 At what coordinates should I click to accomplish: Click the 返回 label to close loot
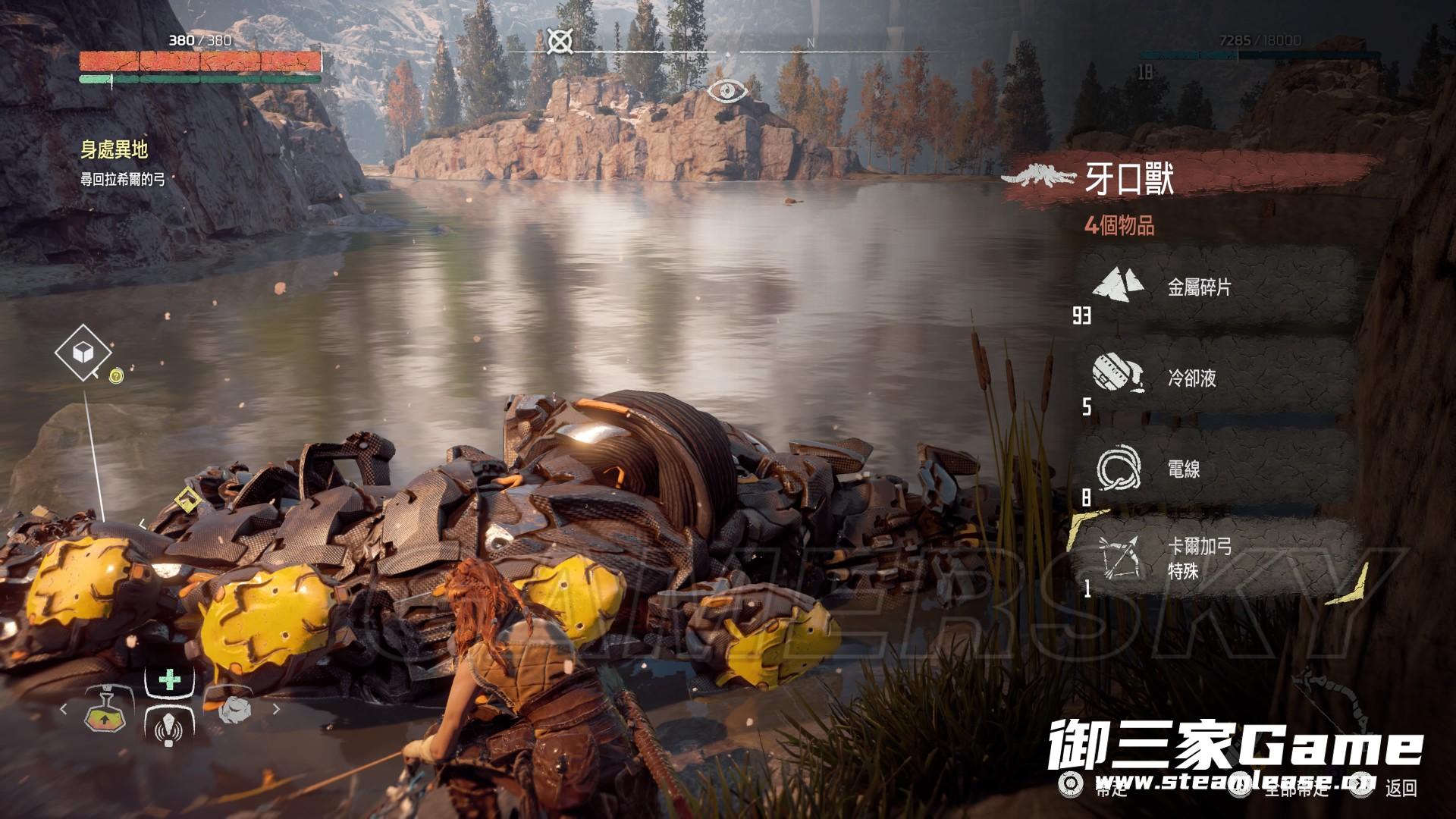(x=1401, y=788)
